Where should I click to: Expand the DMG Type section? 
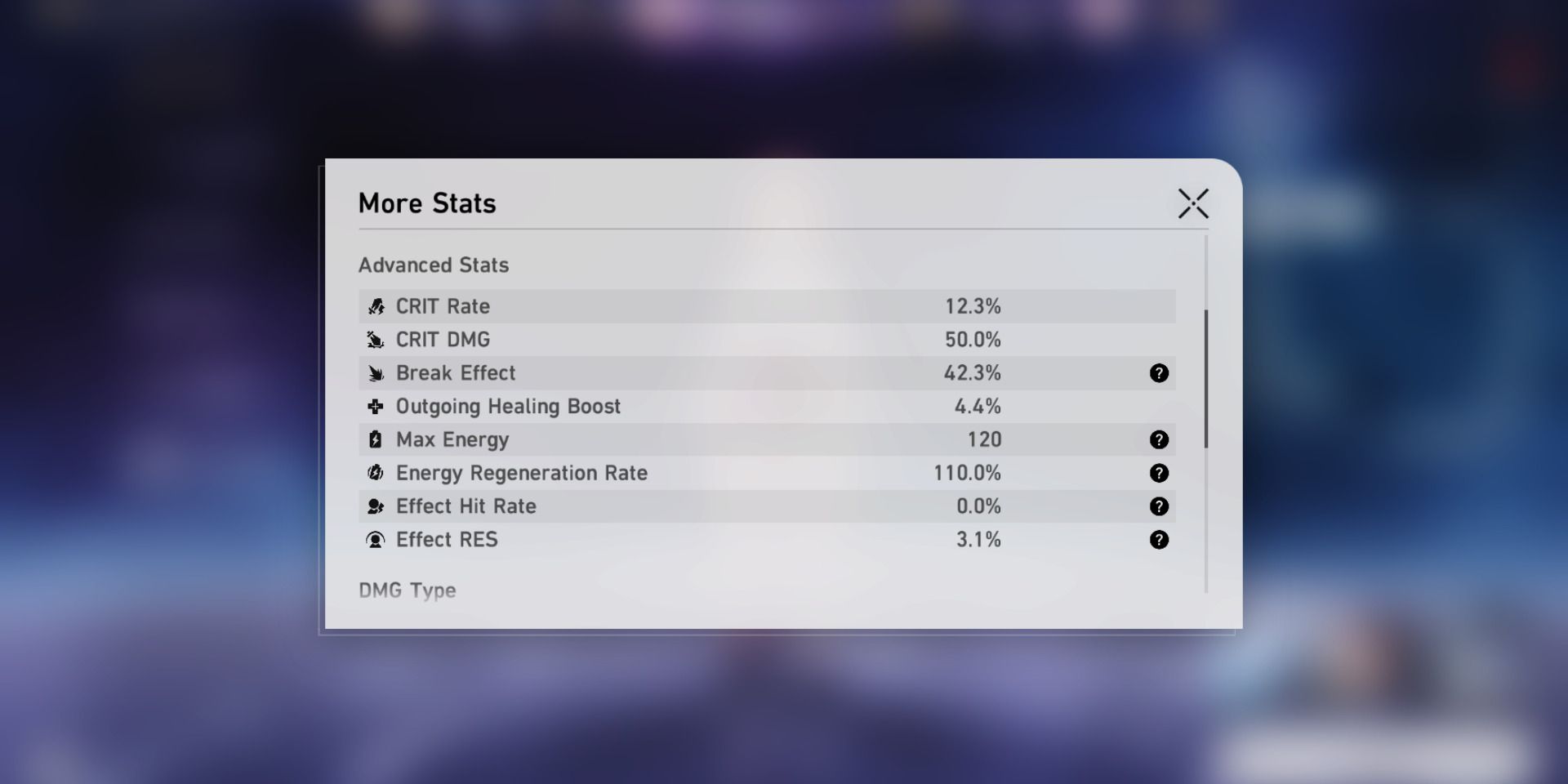click(x=406, y=590)
